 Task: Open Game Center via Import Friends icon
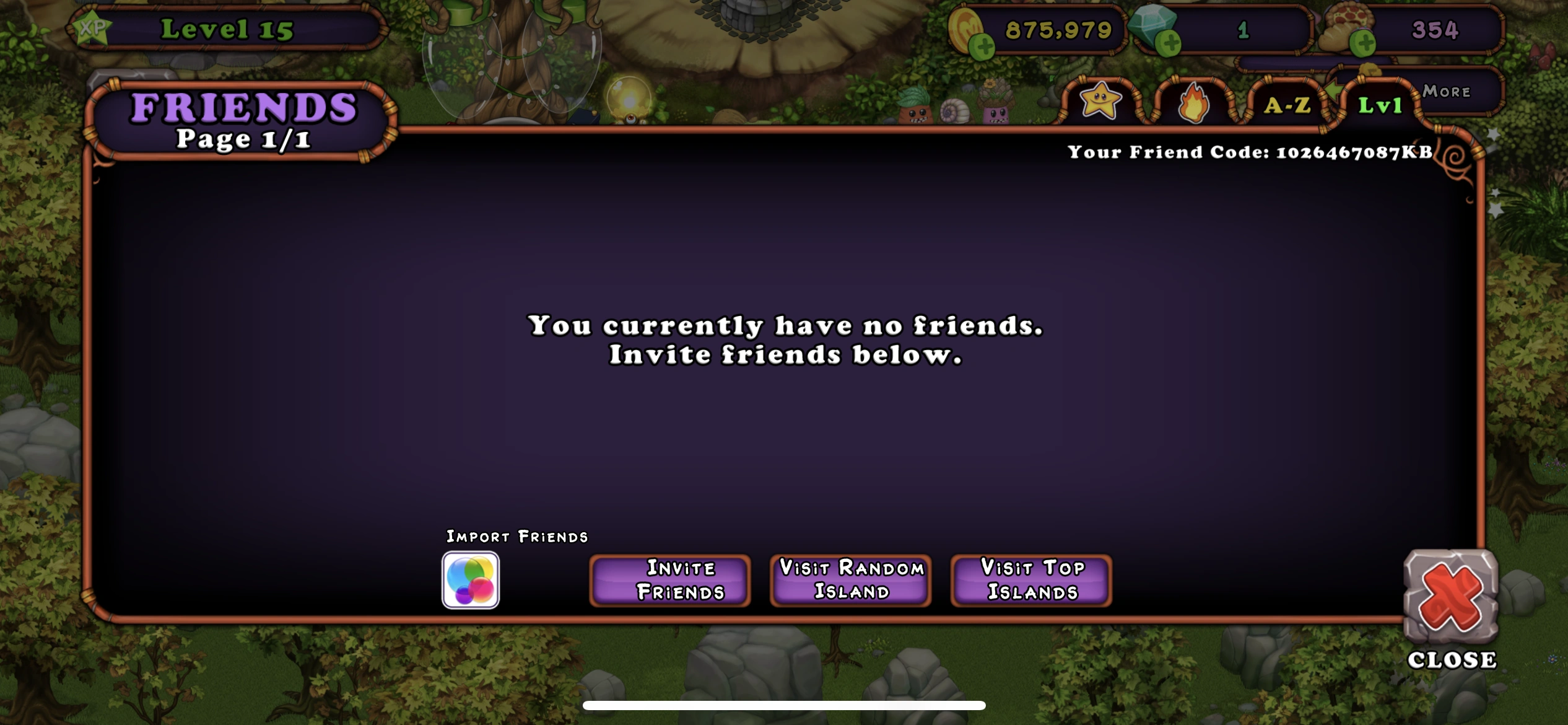pos(471,581)
